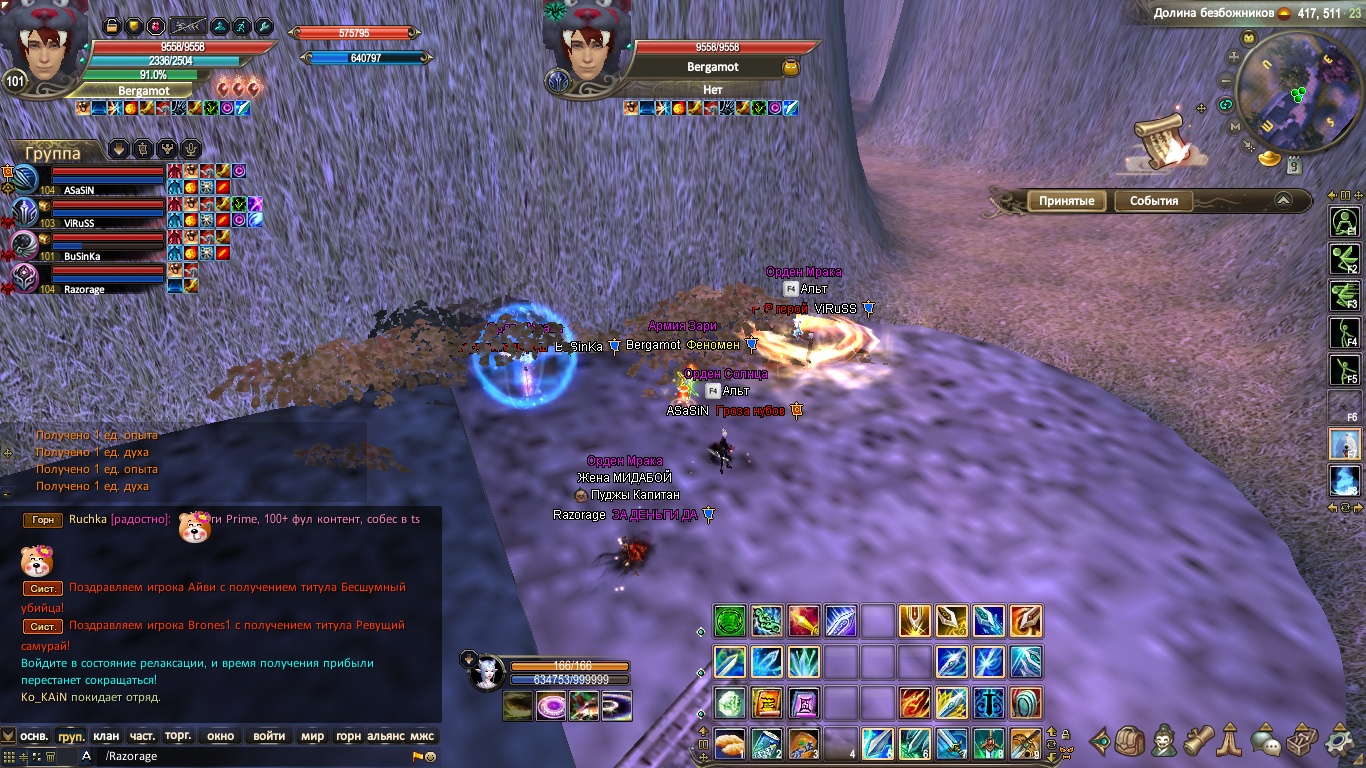The image size is (1366, 768).
Task: Switch to the Принятые quest tab
Action: pyautogui.click(x=1066, y=201)
